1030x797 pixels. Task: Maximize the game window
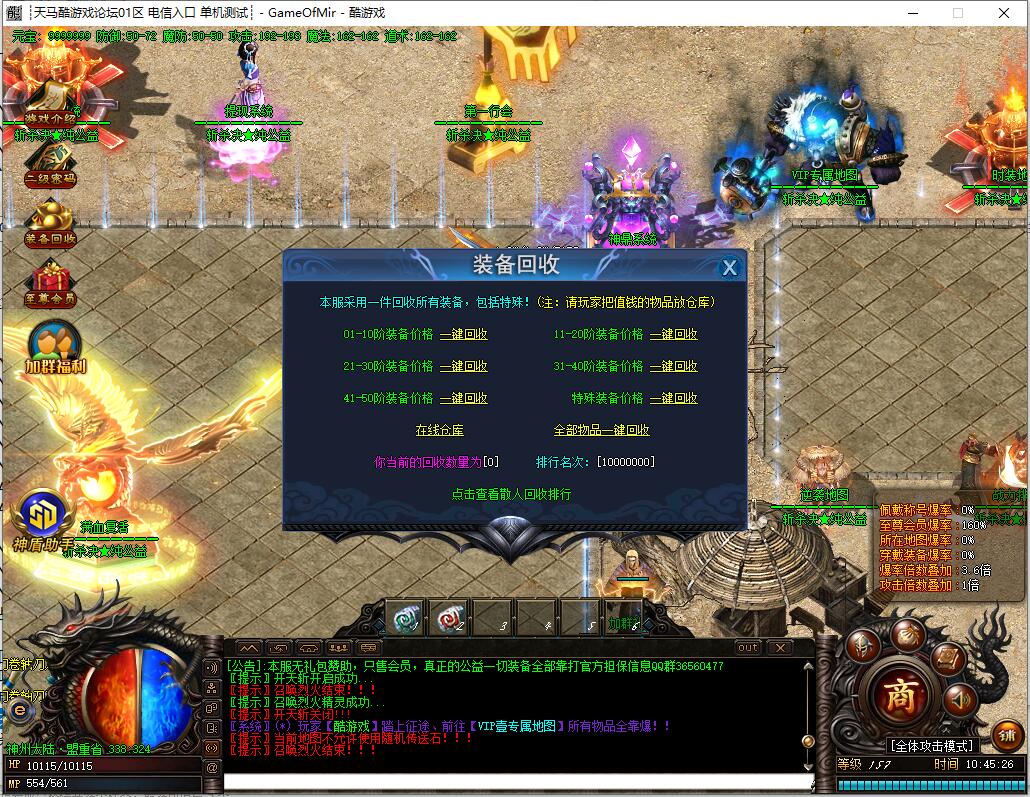pyautogui.click(x=957, y=13)
